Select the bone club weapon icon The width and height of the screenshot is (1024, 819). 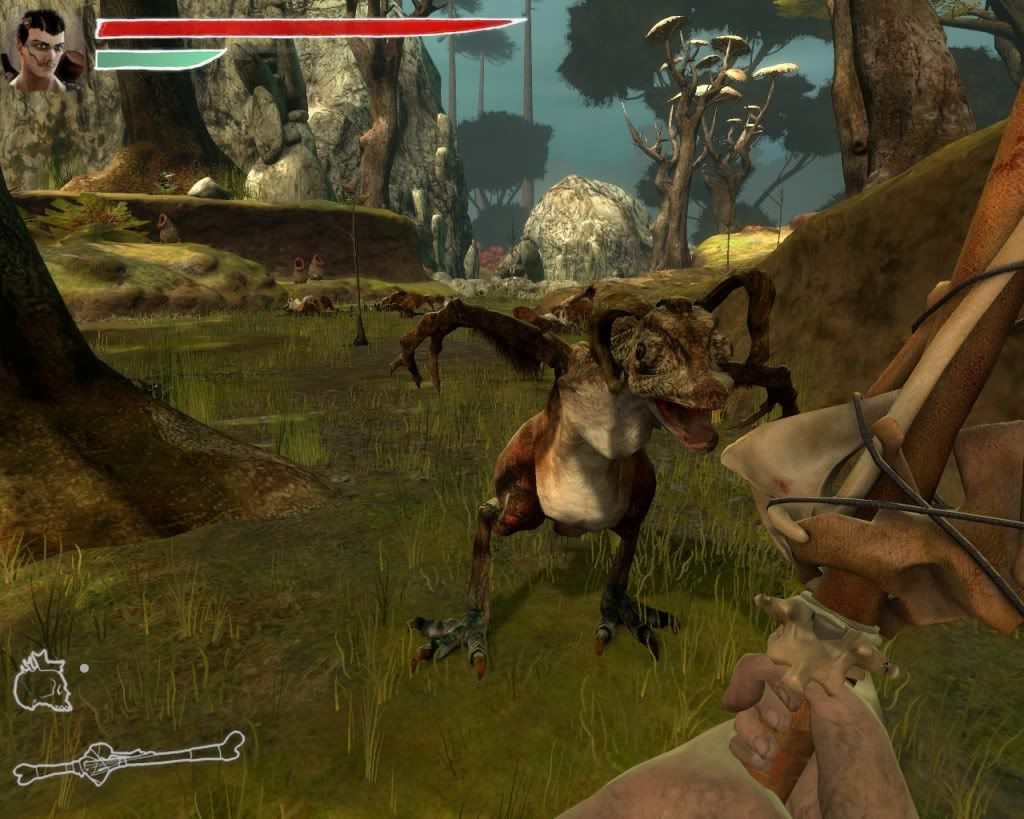pos(128,758)
